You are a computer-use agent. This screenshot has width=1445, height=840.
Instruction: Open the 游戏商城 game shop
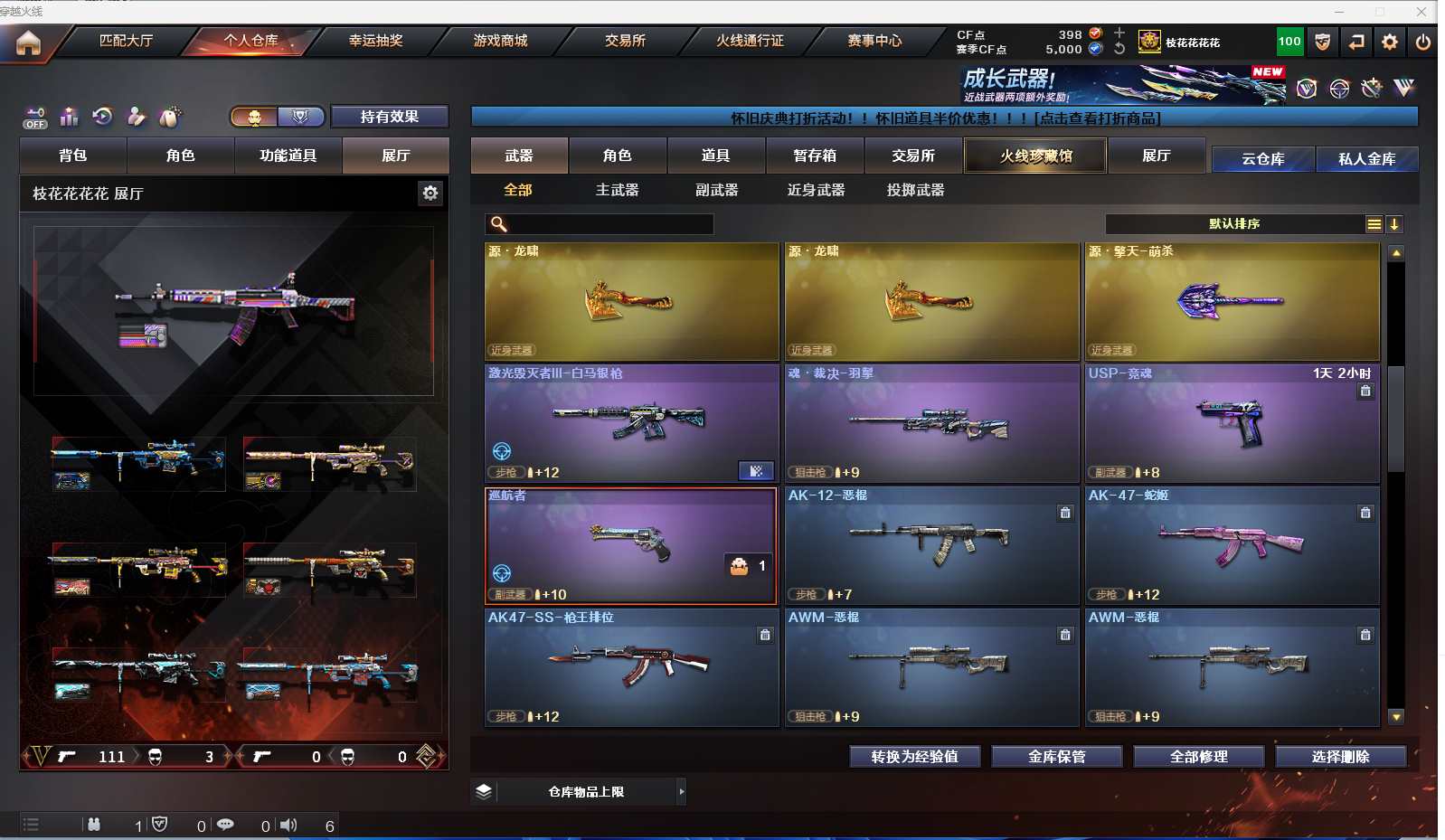500,41
